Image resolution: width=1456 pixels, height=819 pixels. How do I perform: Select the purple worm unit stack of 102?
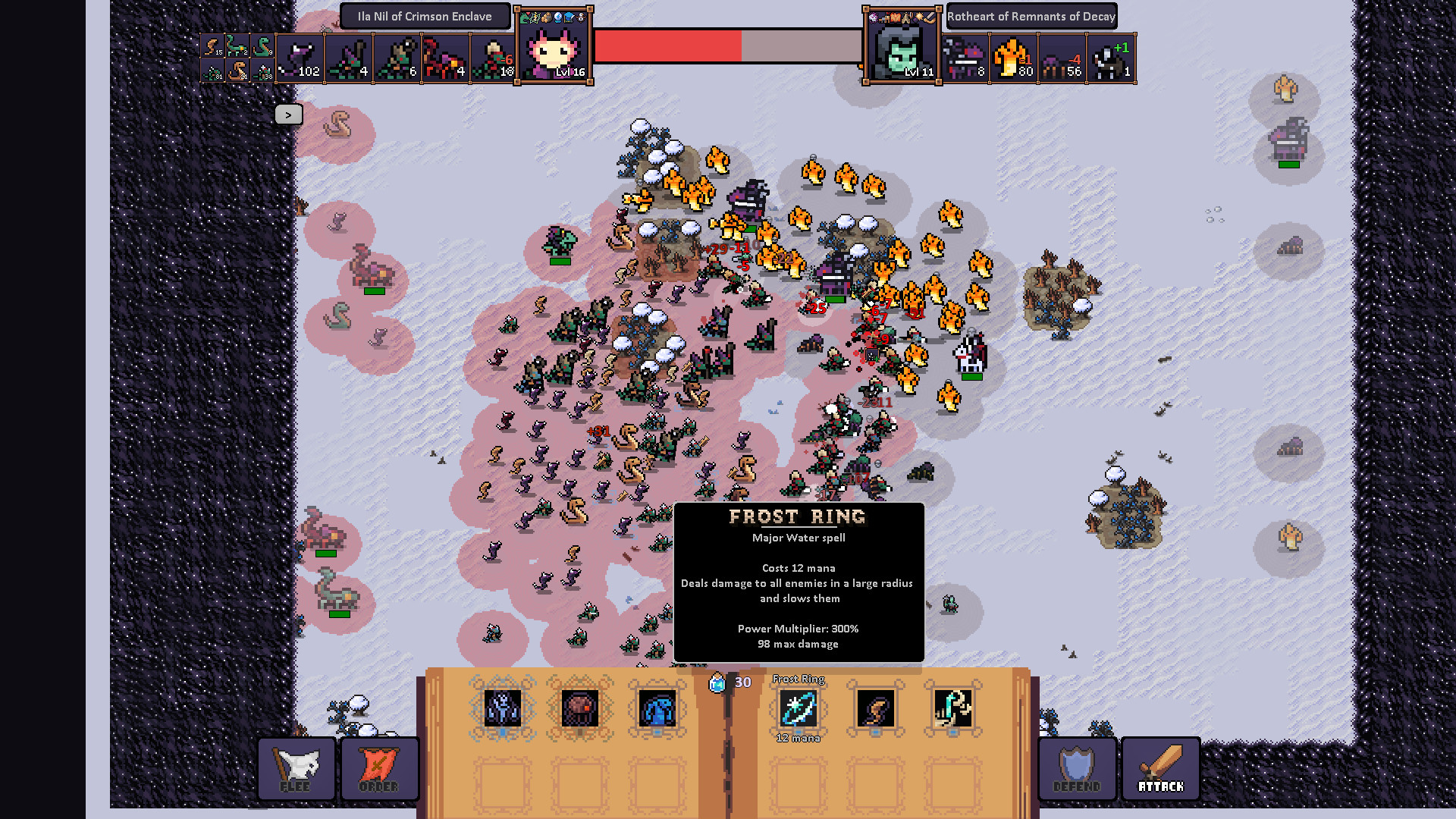pyautogui.click(x=300, y=58)
